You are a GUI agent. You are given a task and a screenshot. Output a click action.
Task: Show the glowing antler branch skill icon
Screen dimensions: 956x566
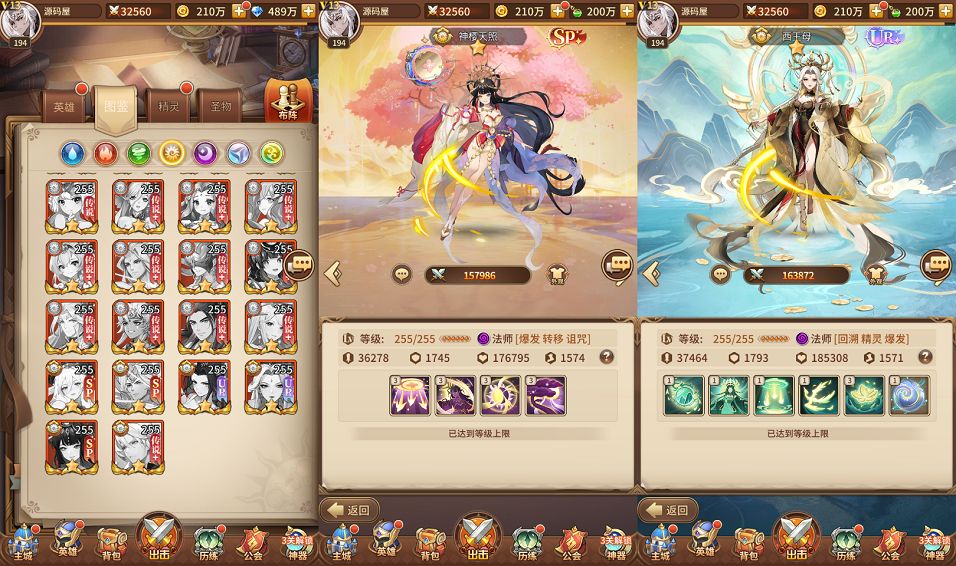coord(819,396)
